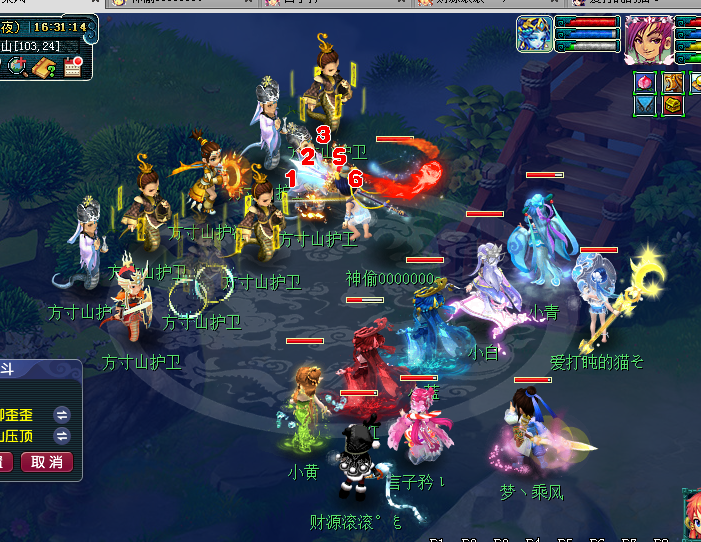This screenshot has width=701, height=542.
Task: Open the golden treasure chest icon
Action: 672,104
